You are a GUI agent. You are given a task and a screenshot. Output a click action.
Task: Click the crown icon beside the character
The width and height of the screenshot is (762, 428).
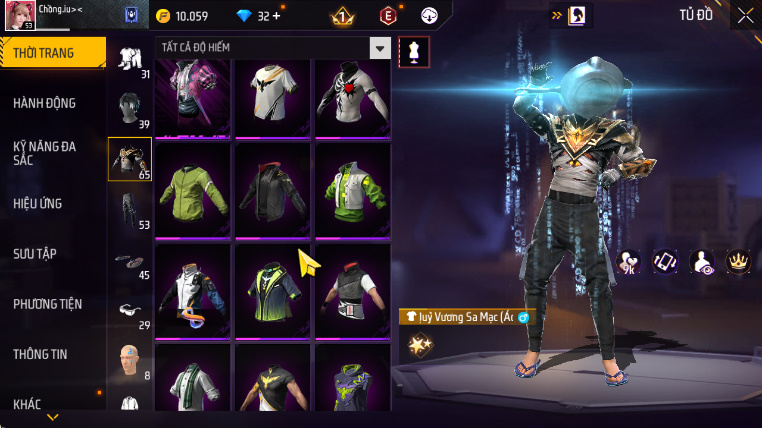coord(739,262)
